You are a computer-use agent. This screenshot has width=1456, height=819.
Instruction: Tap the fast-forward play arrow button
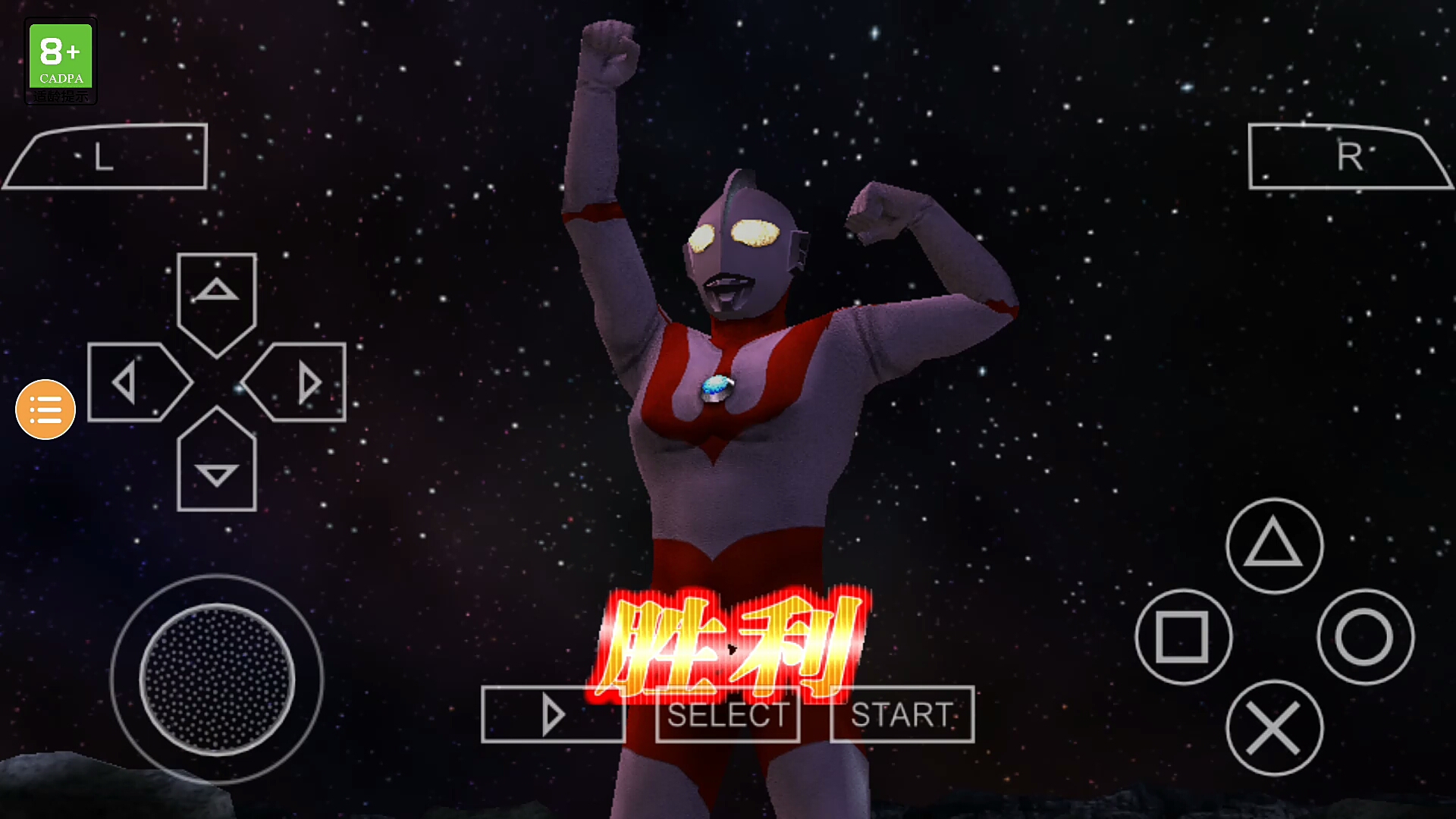pyautogui.click(x=553, y=714)
